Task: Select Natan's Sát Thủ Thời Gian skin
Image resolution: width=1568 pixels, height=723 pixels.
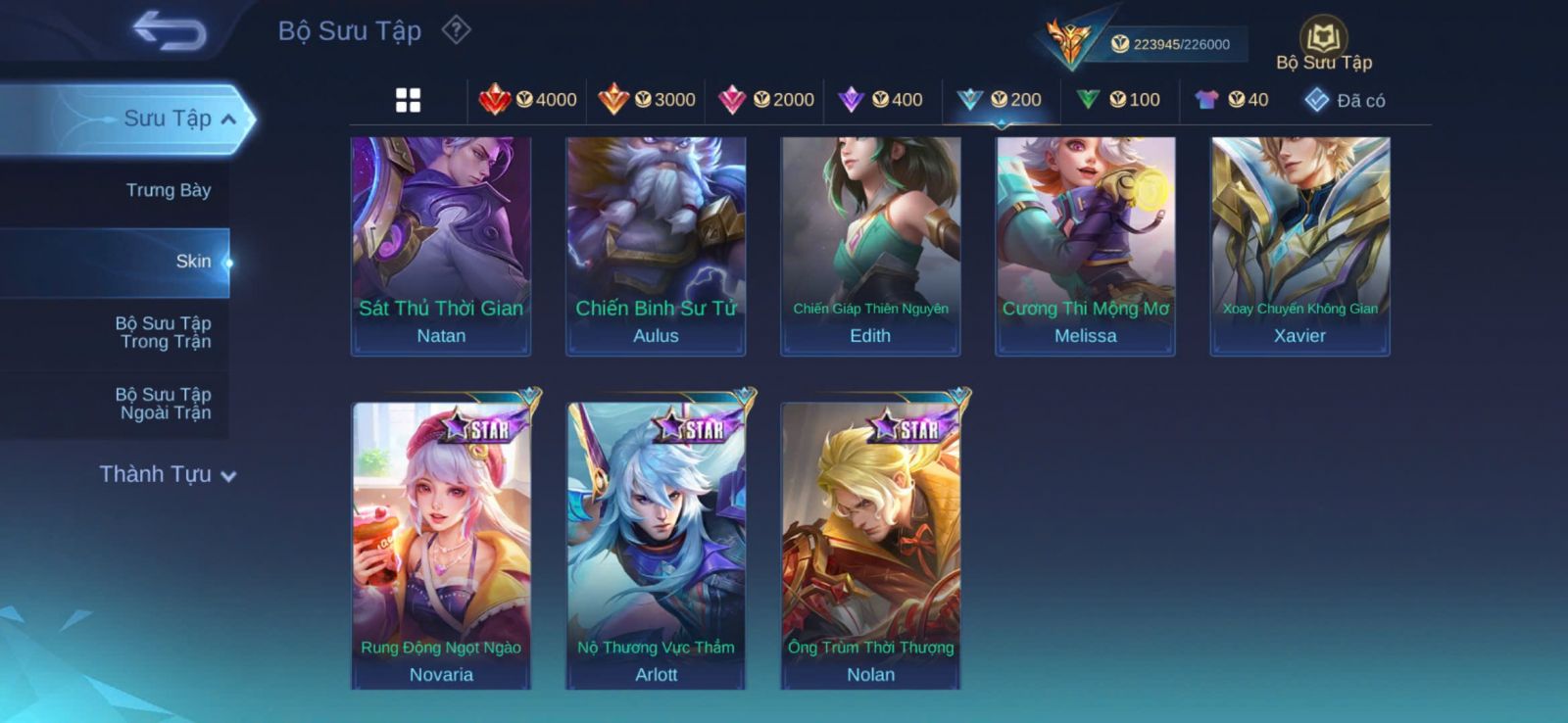Action: pos(441,245)
